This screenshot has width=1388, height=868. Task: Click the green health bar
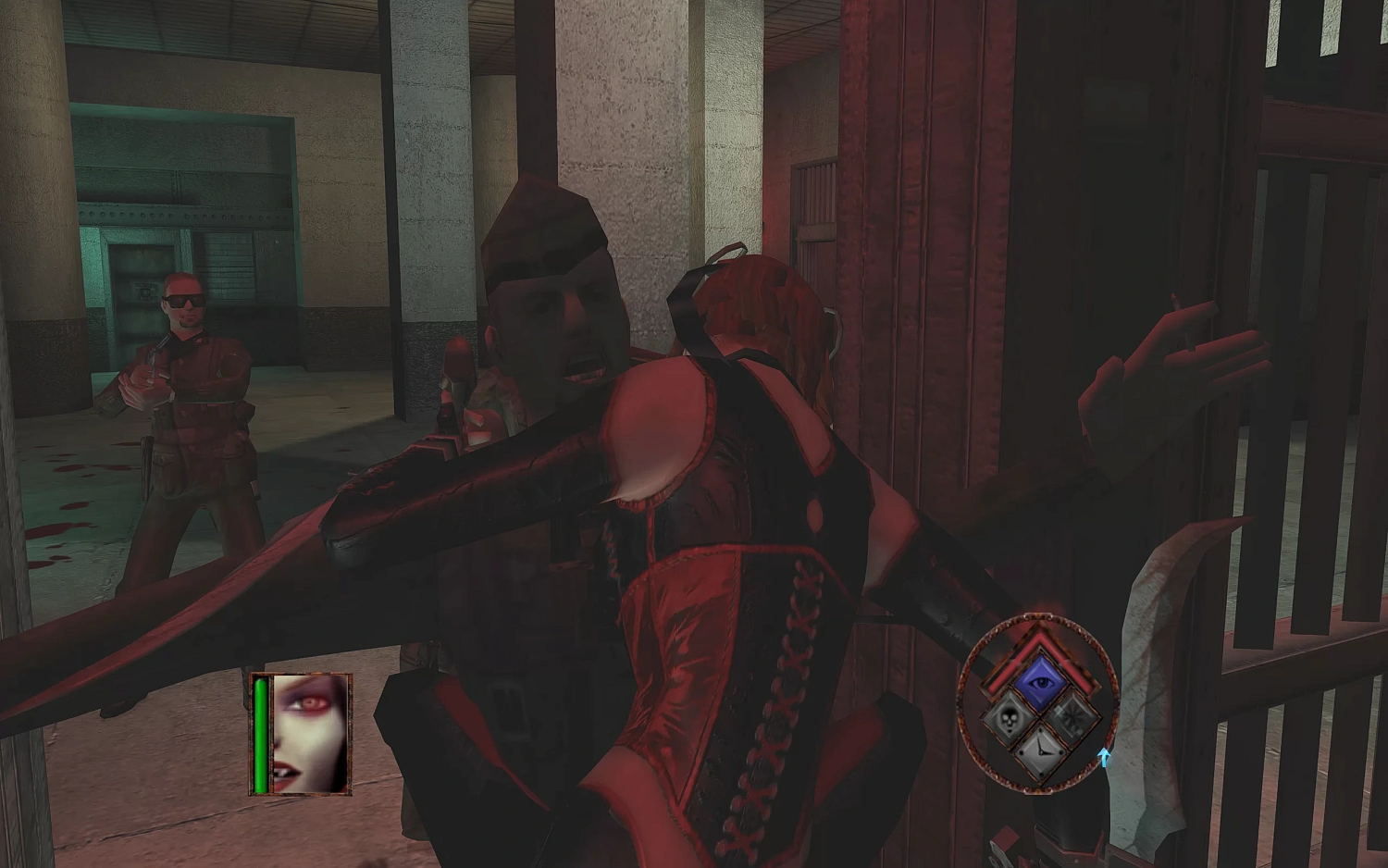263,731
